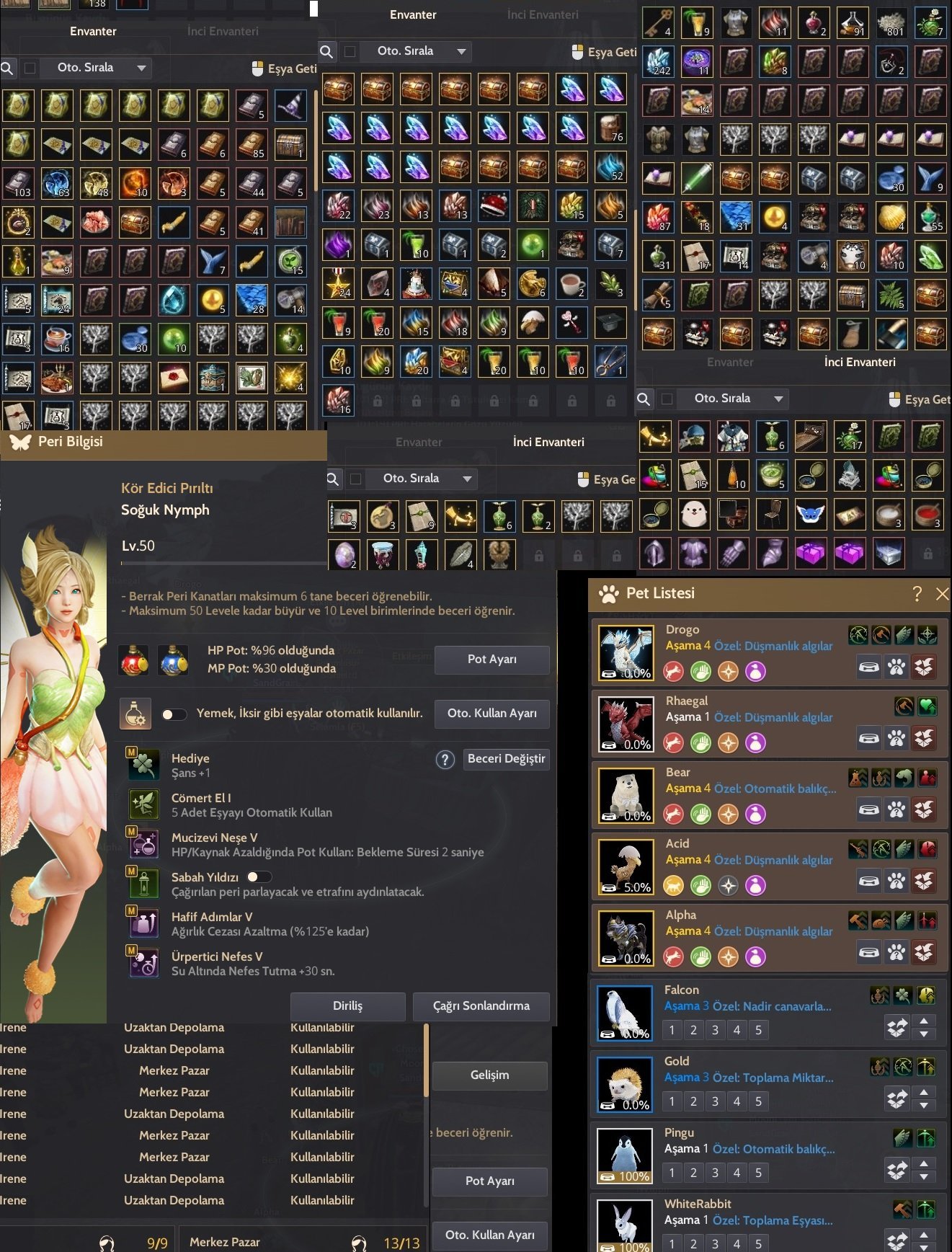Toggle the Sabah Yıldızı switch on
Viewport: 952px width, 1252px height.
coord(259,876)
